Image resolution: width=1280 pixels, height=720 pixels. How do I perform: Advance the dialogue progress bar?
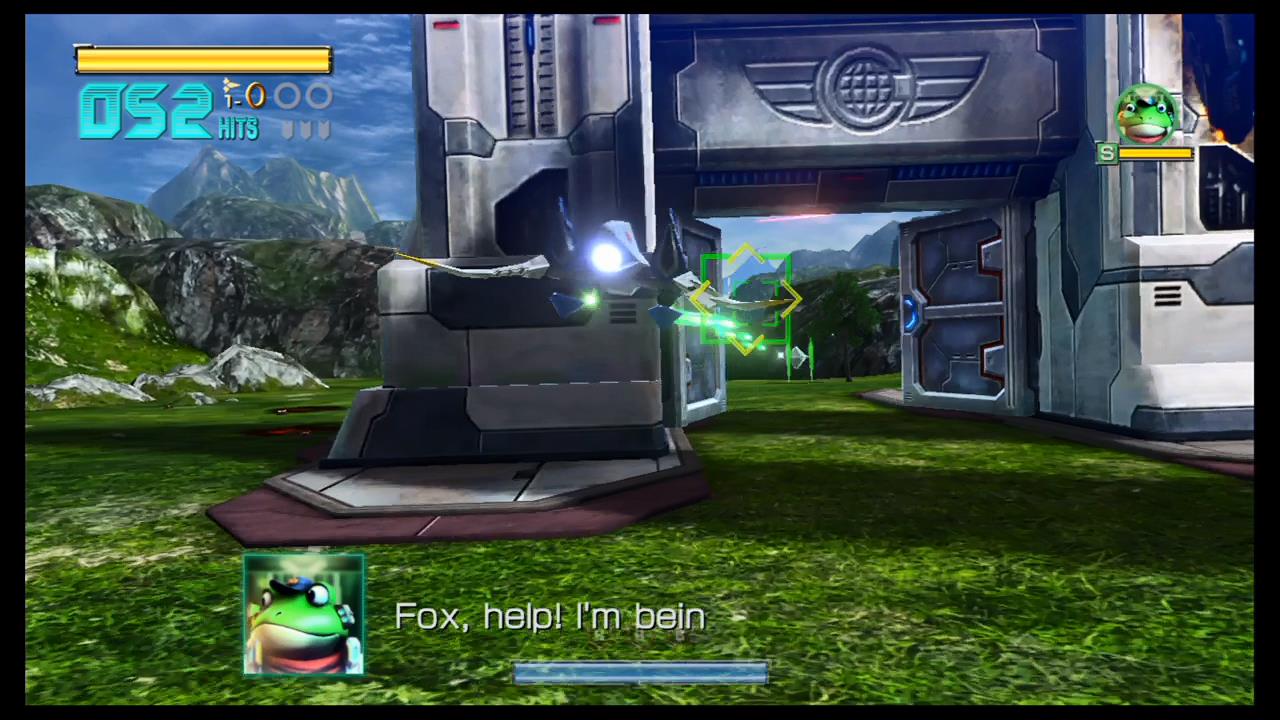tap(640, 673)
